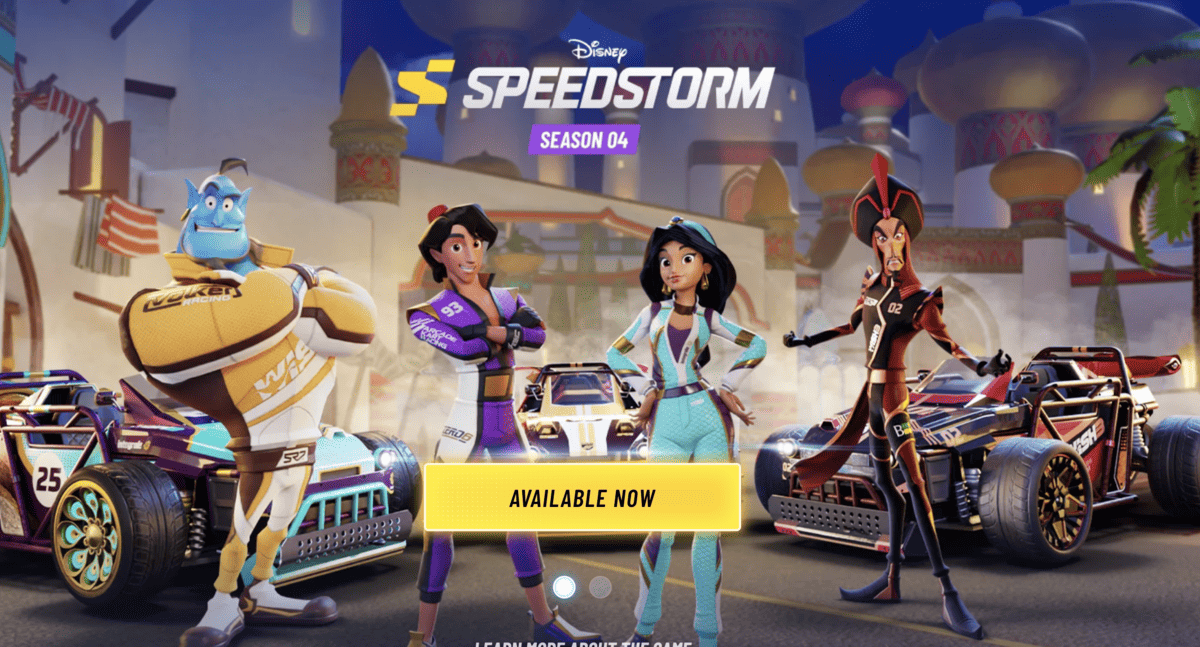The height and width of the screenshot is (647, 1200).
Task: Open the Learn More About The Game link
Action: 583,643
